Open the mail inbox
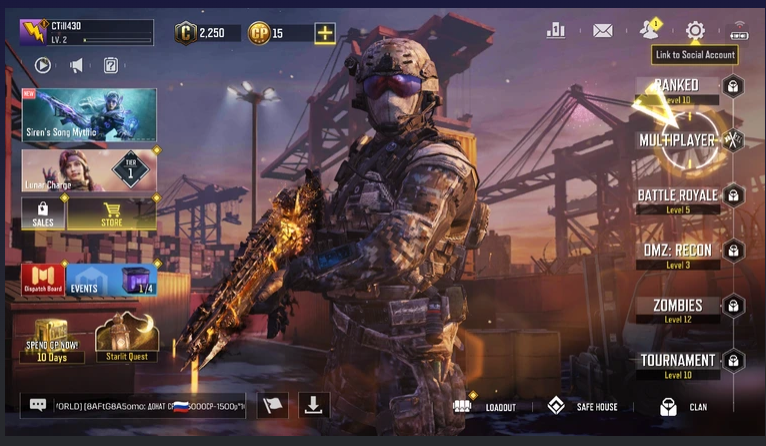This screenshot has width=766, height=446. click(x=602, y=30)
